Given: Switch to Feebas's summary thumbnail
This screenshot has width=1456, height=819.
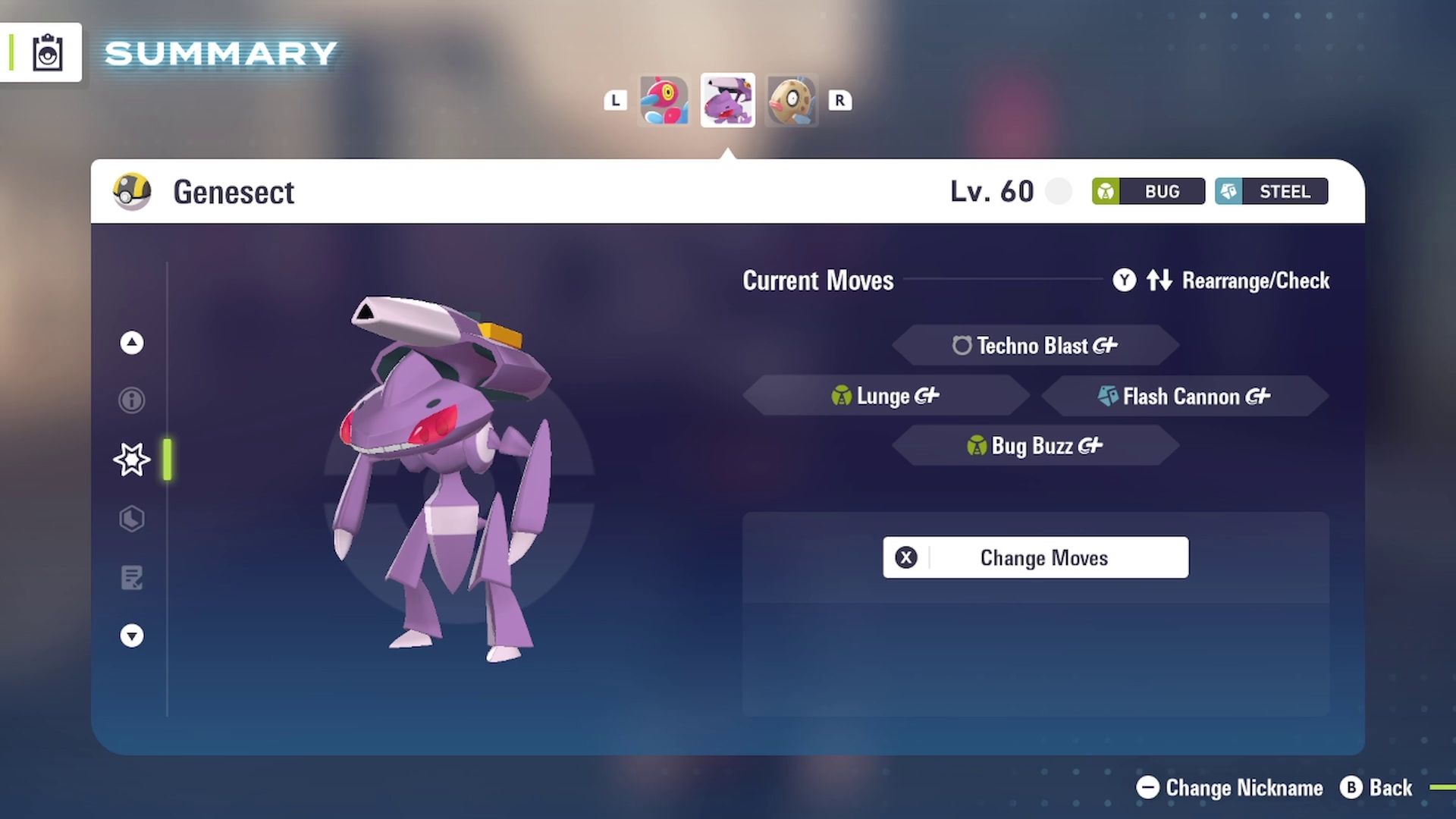Looking at the screenshot, I should 792,99.
